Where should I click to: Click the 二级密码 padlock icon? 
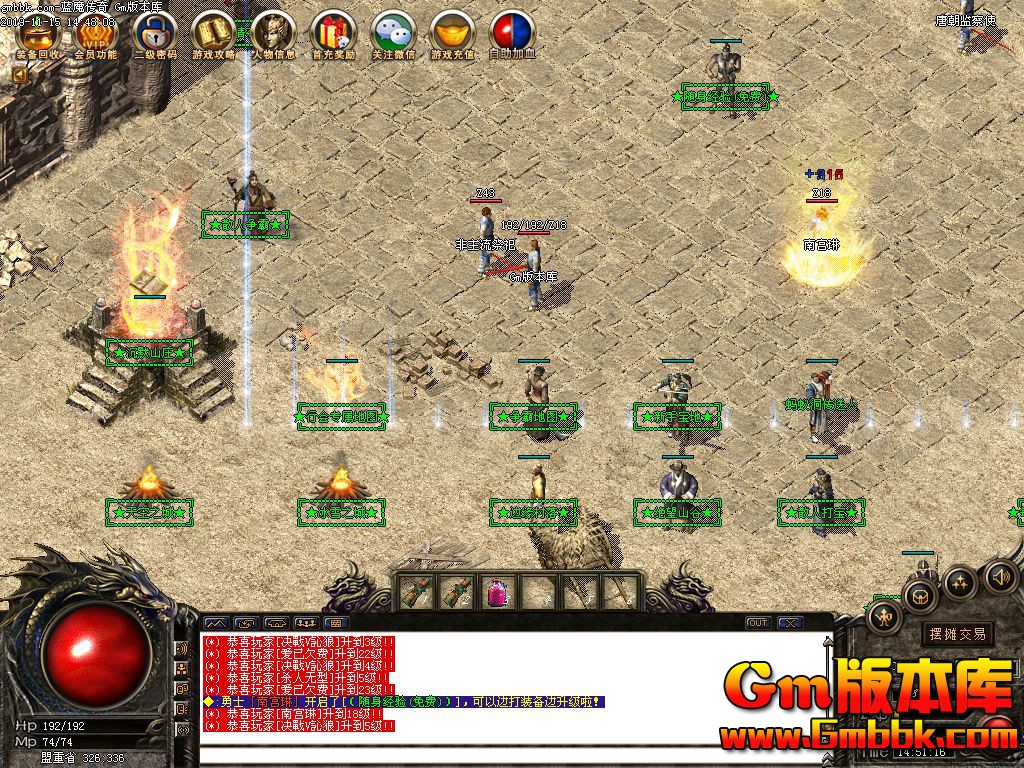click(x=154, y=35)
